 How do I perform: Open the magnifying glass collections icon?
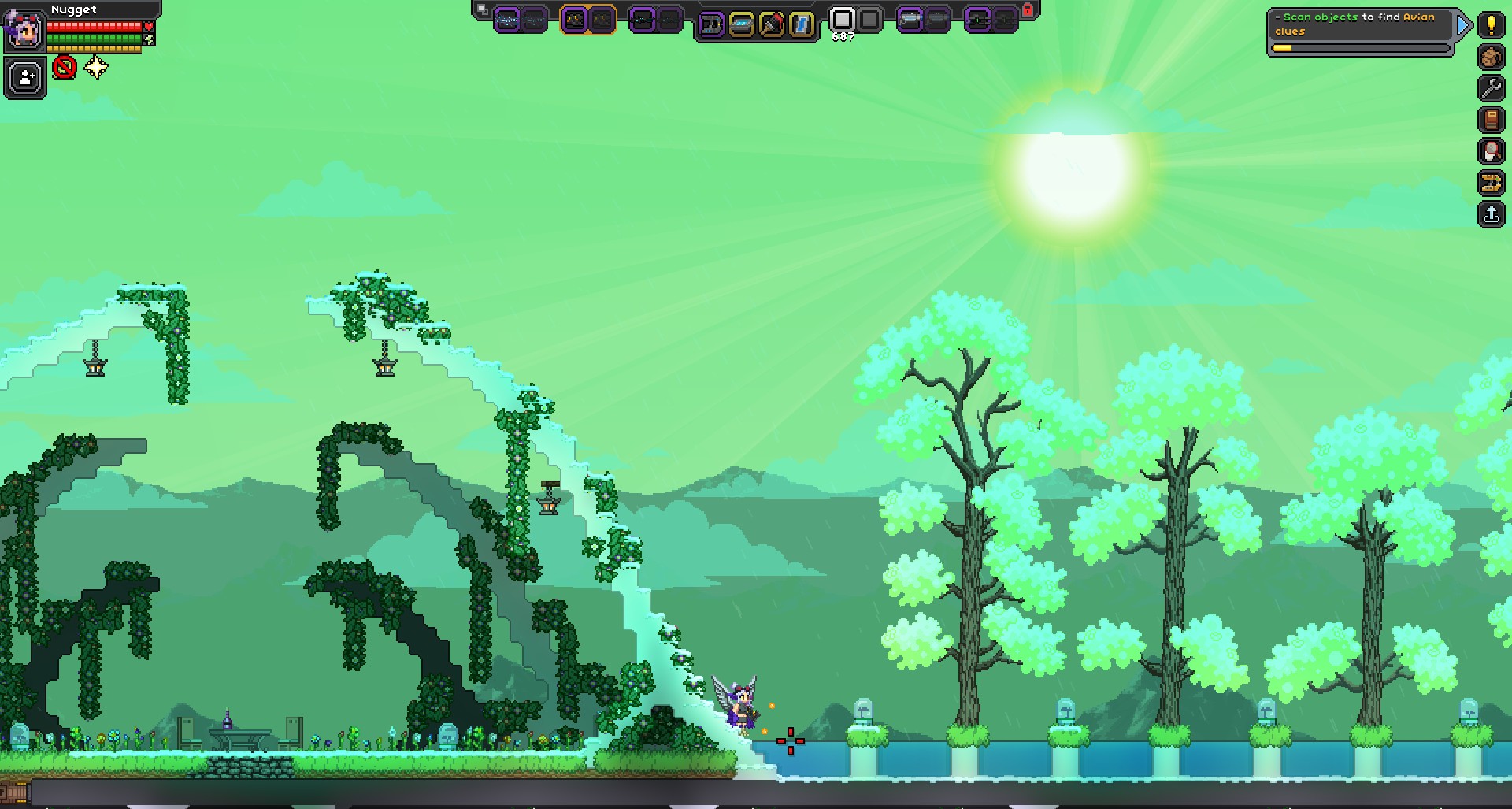1491,151
